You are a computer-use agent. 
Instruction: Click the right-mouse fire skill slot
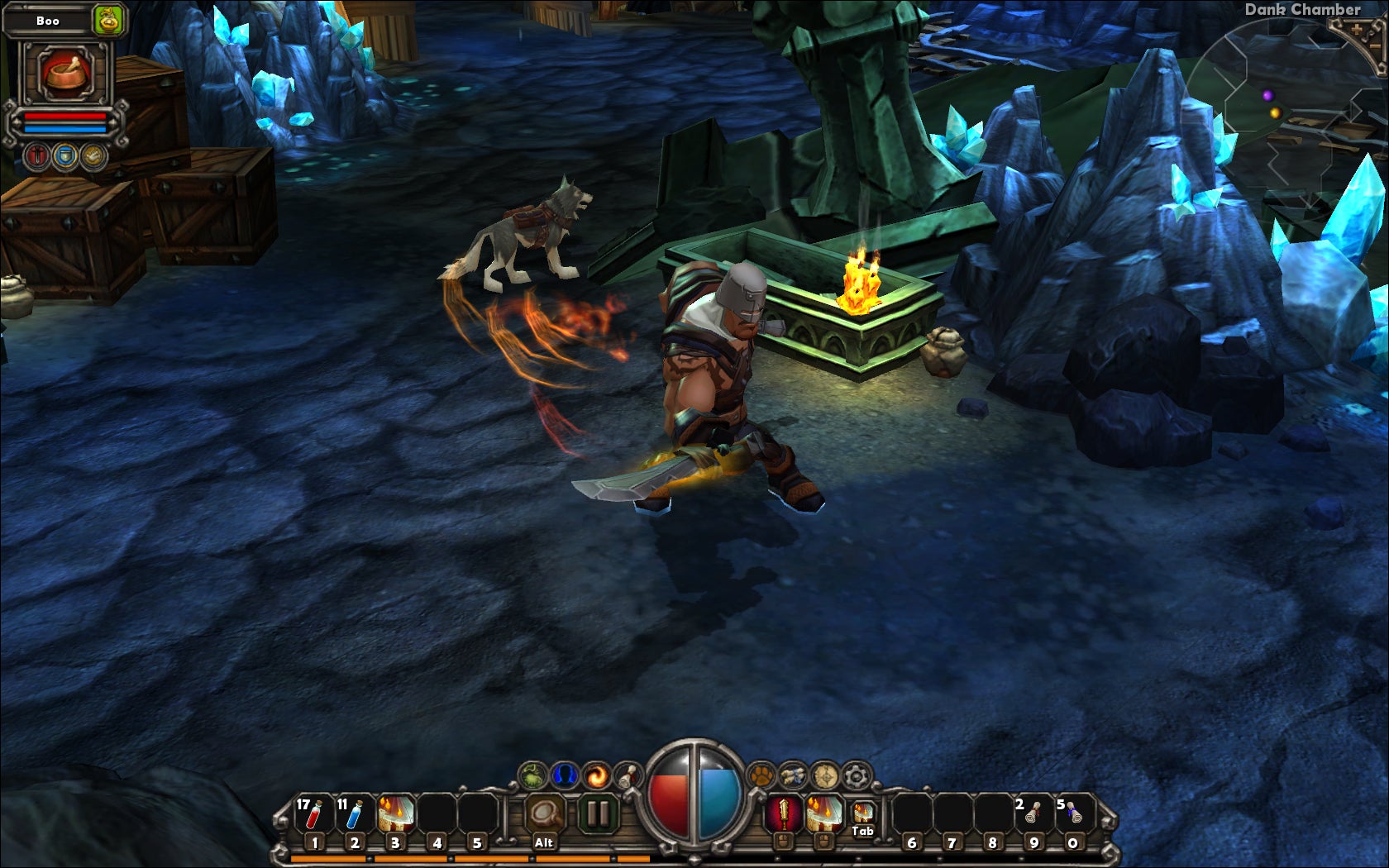[824, 812]
